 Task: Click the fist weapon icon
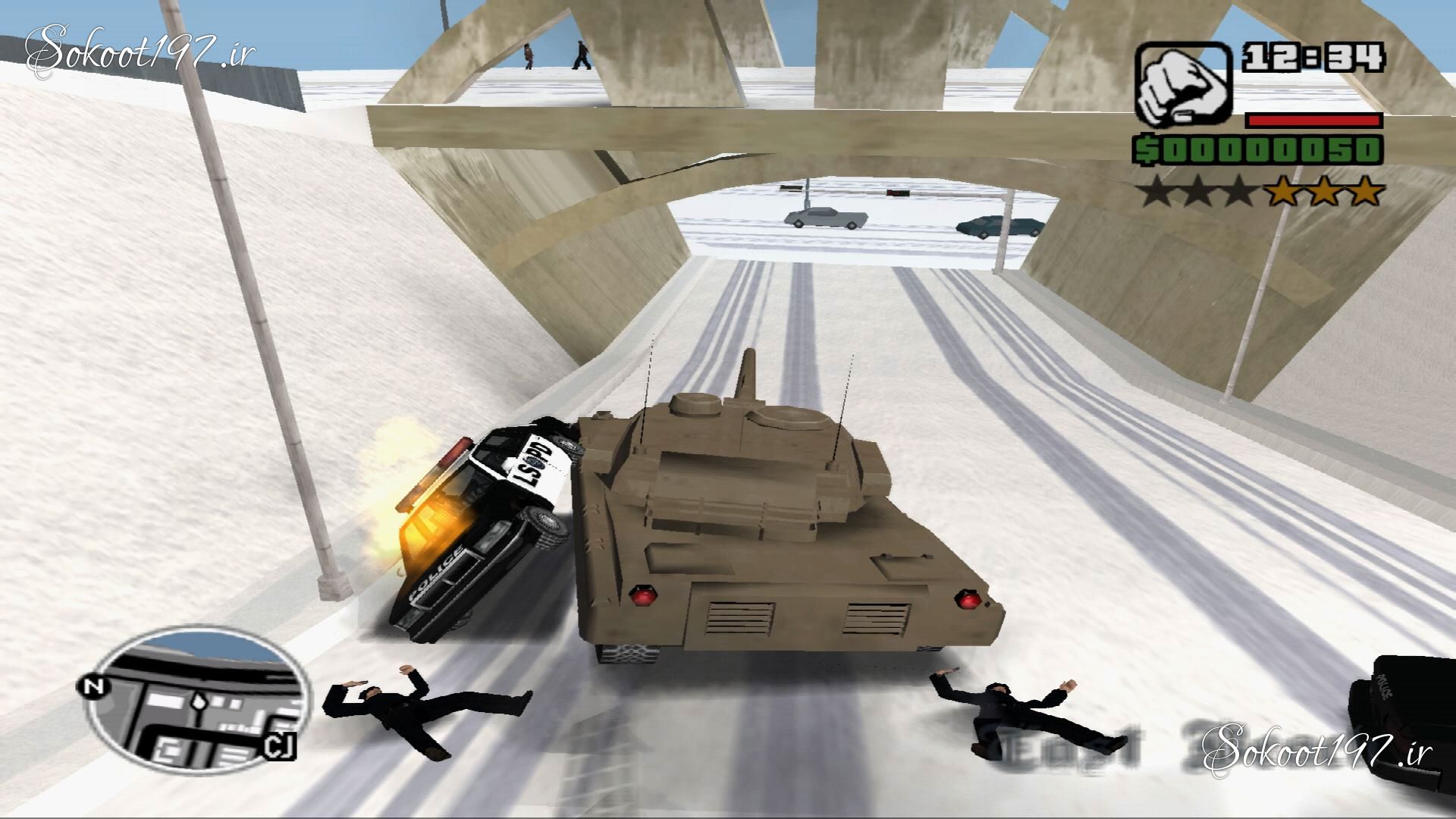click(x=1183, y=85)
